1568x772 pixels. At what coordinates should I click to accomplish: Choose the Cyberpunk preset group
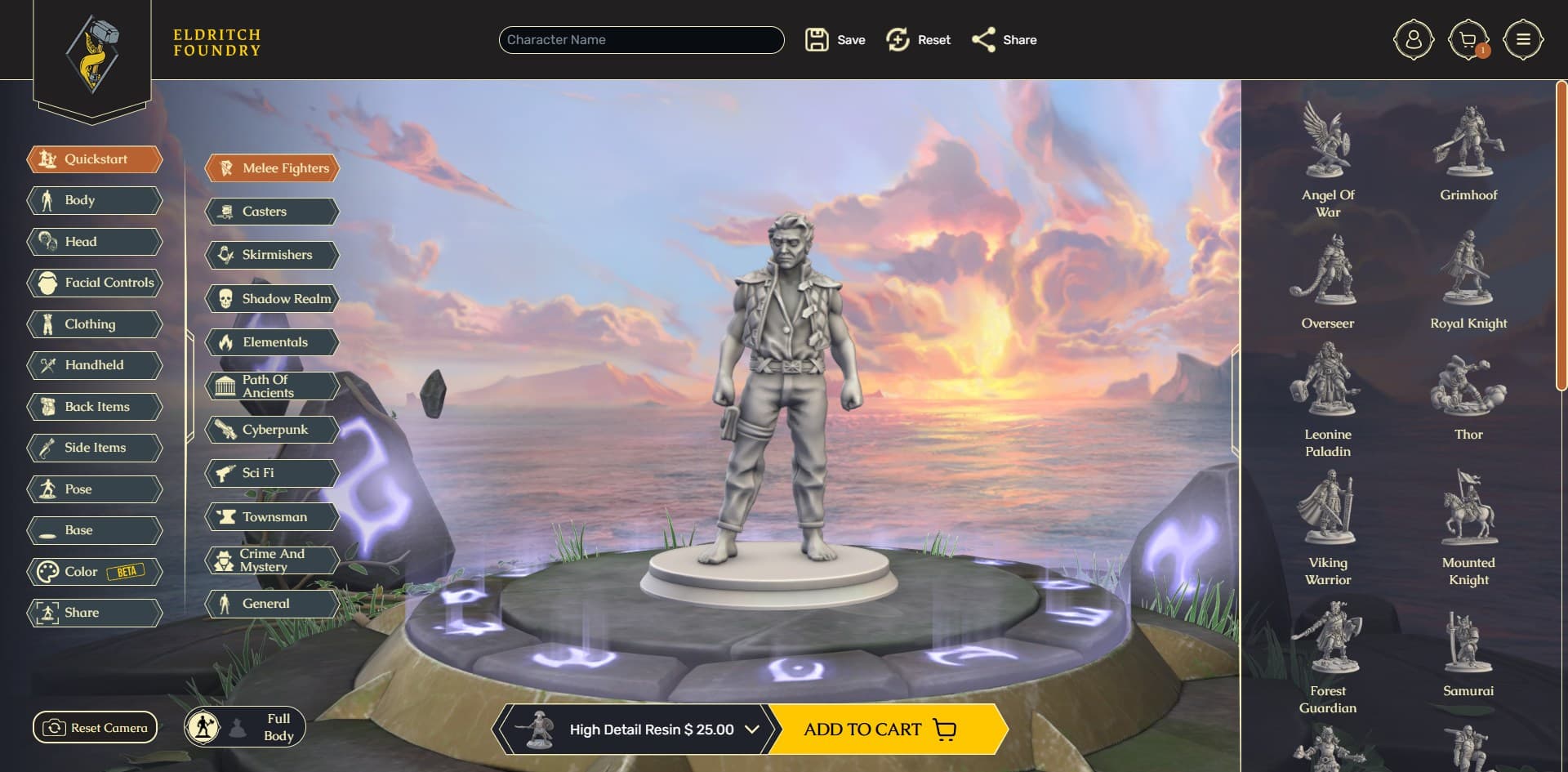click(272, 430)
